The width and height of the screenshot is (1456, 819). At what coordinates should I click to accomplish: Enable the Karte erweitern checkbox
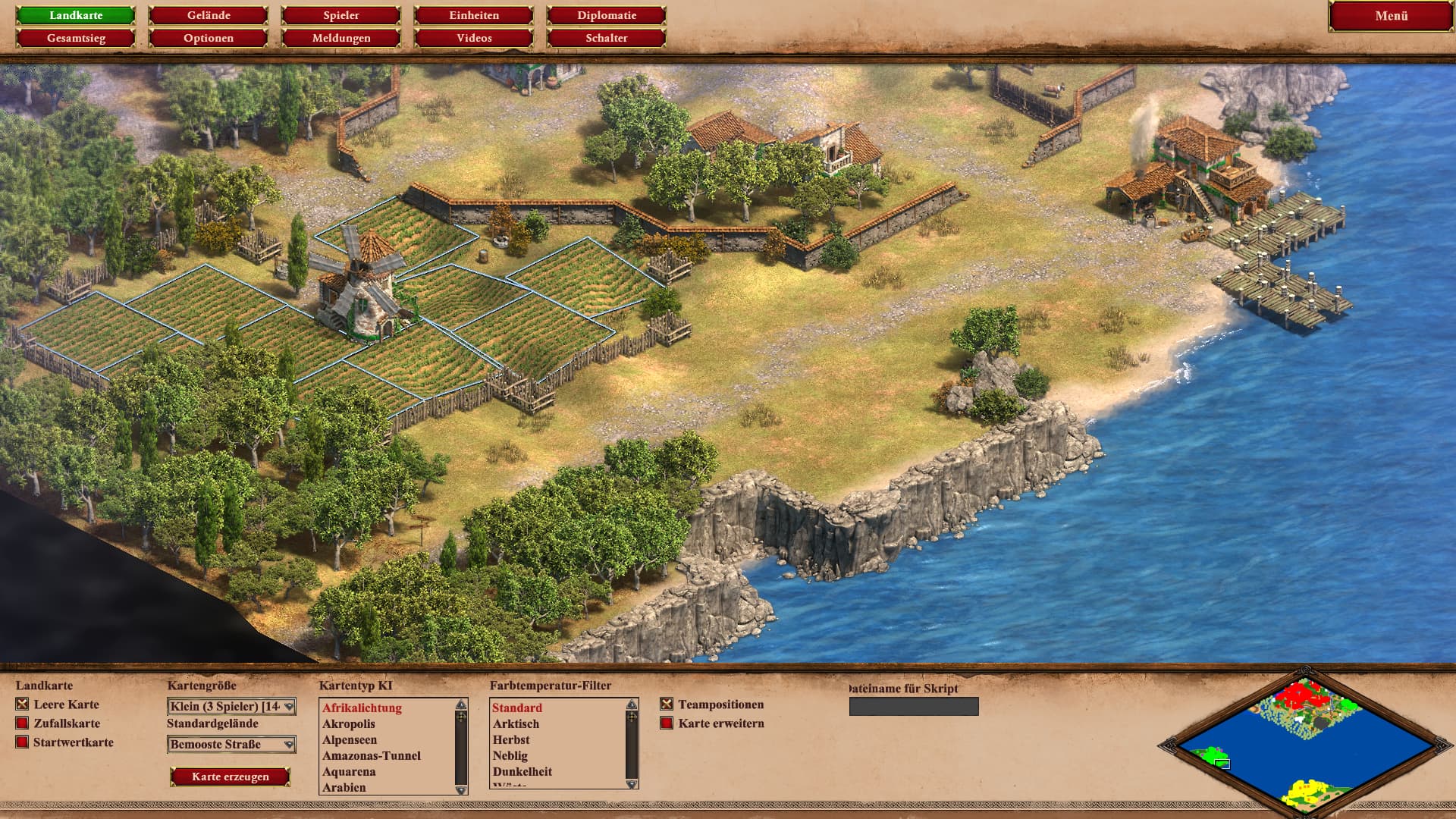tap(667, 723)
